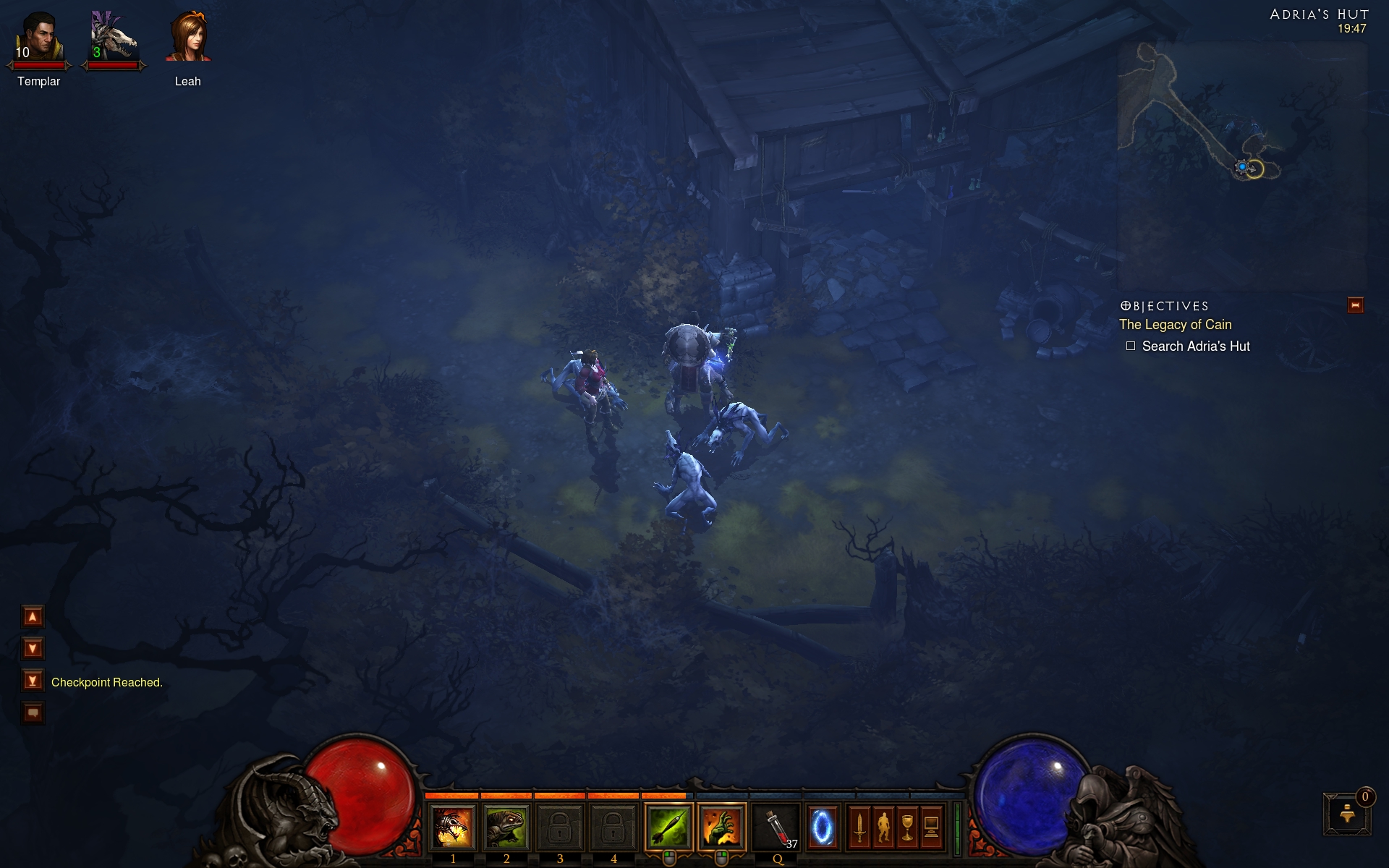The height and width of the screenshot is (868, 1389).
Task: Open the inventory character figure icon
Action: pyautogui.click(x=883, y=827)
